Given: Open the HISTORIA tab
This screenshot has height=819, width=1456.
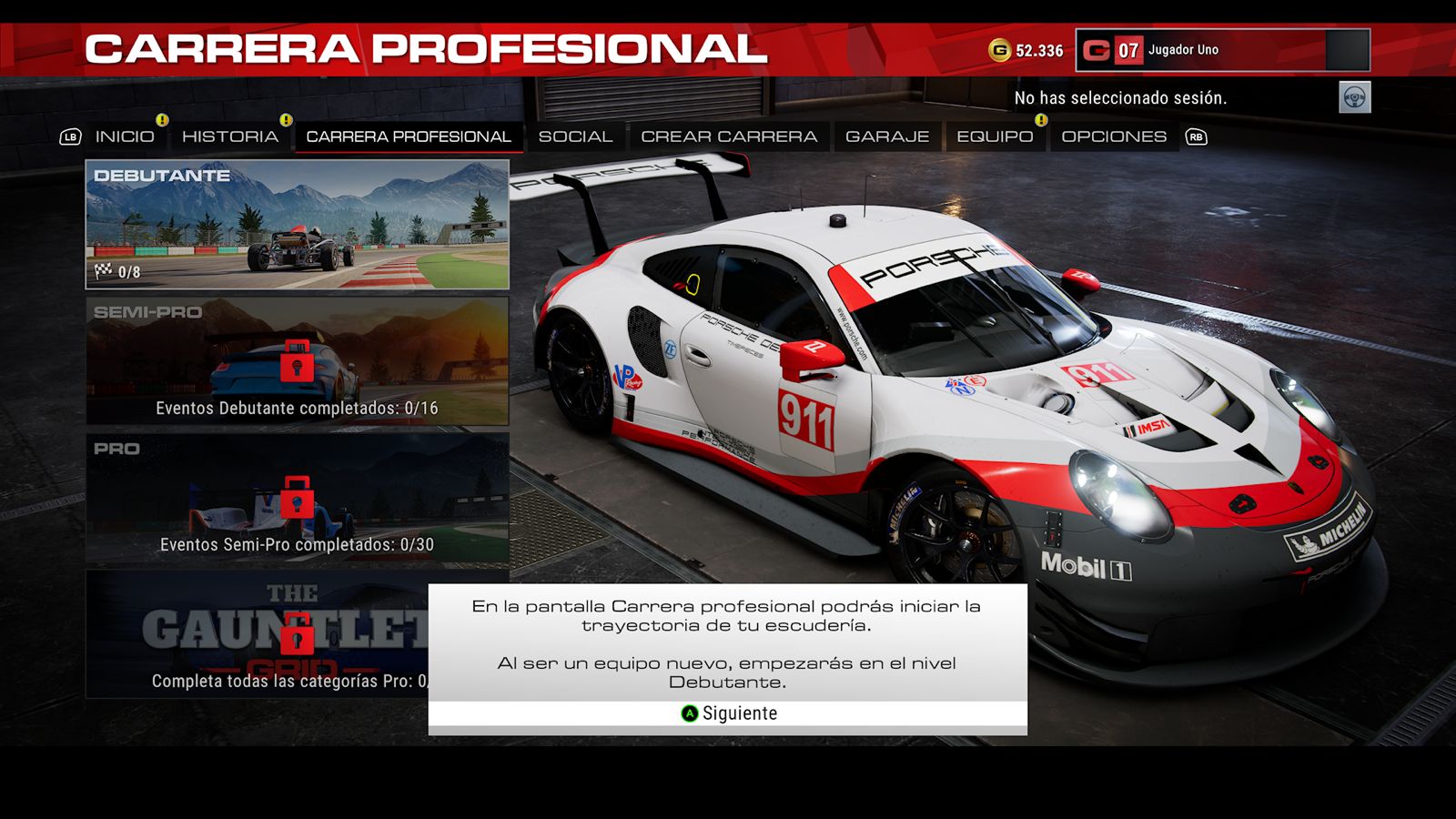Looking at the screenshot, I should (x=230, y=136).
